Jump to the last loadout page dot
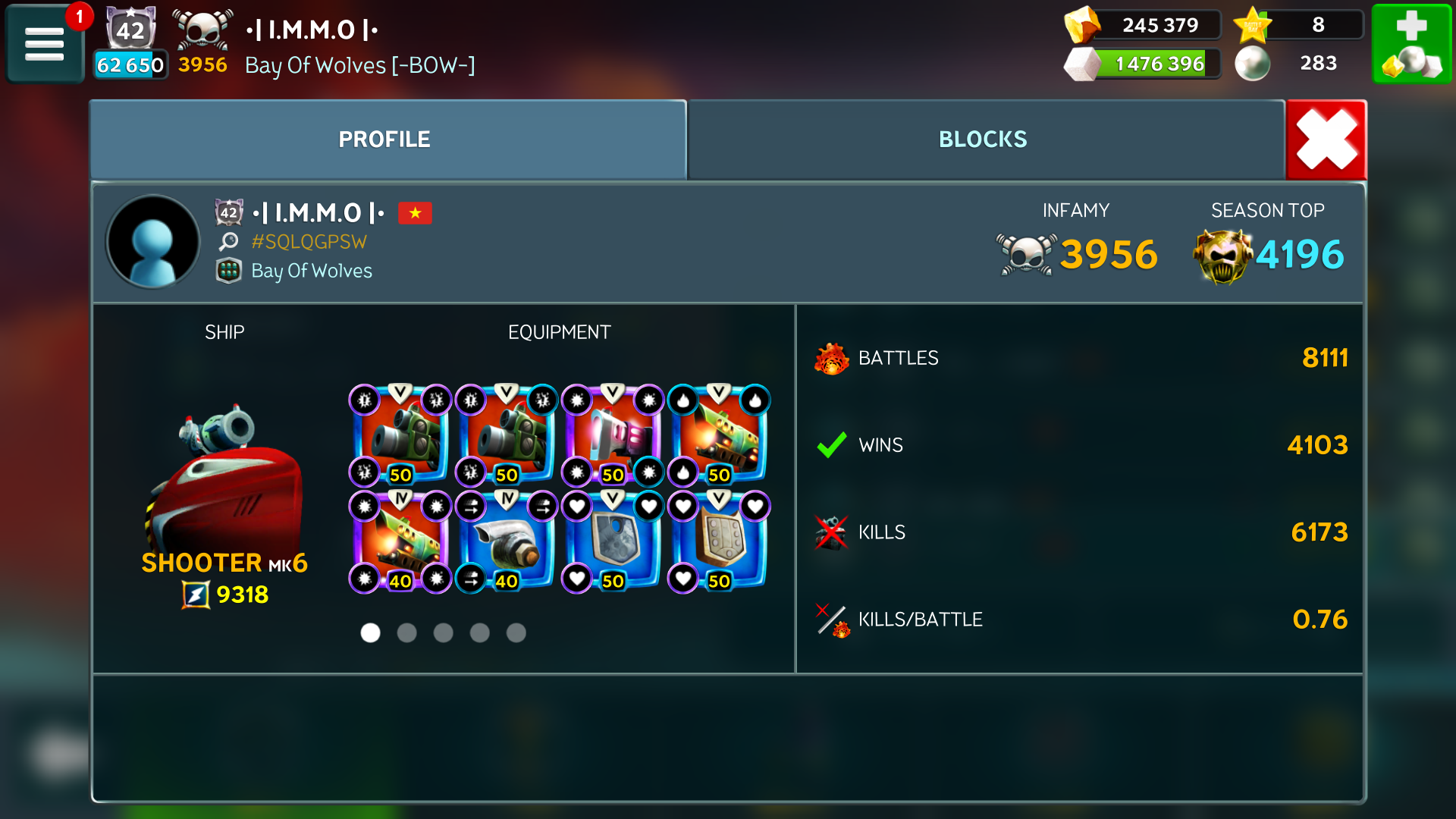Image resolution: width=1456 pixels, height=819 pixels. [516, 633]
